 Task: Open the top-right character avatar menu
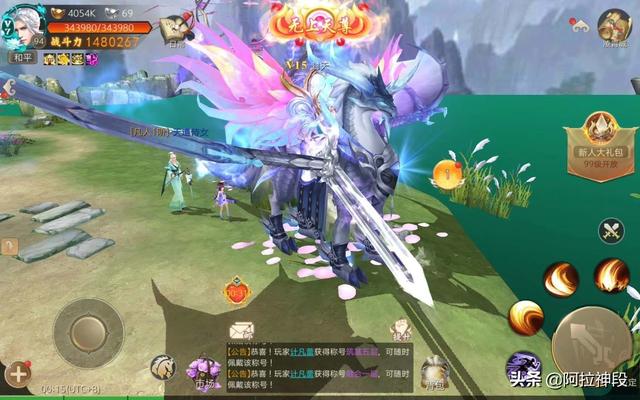[x=612, y=26]
